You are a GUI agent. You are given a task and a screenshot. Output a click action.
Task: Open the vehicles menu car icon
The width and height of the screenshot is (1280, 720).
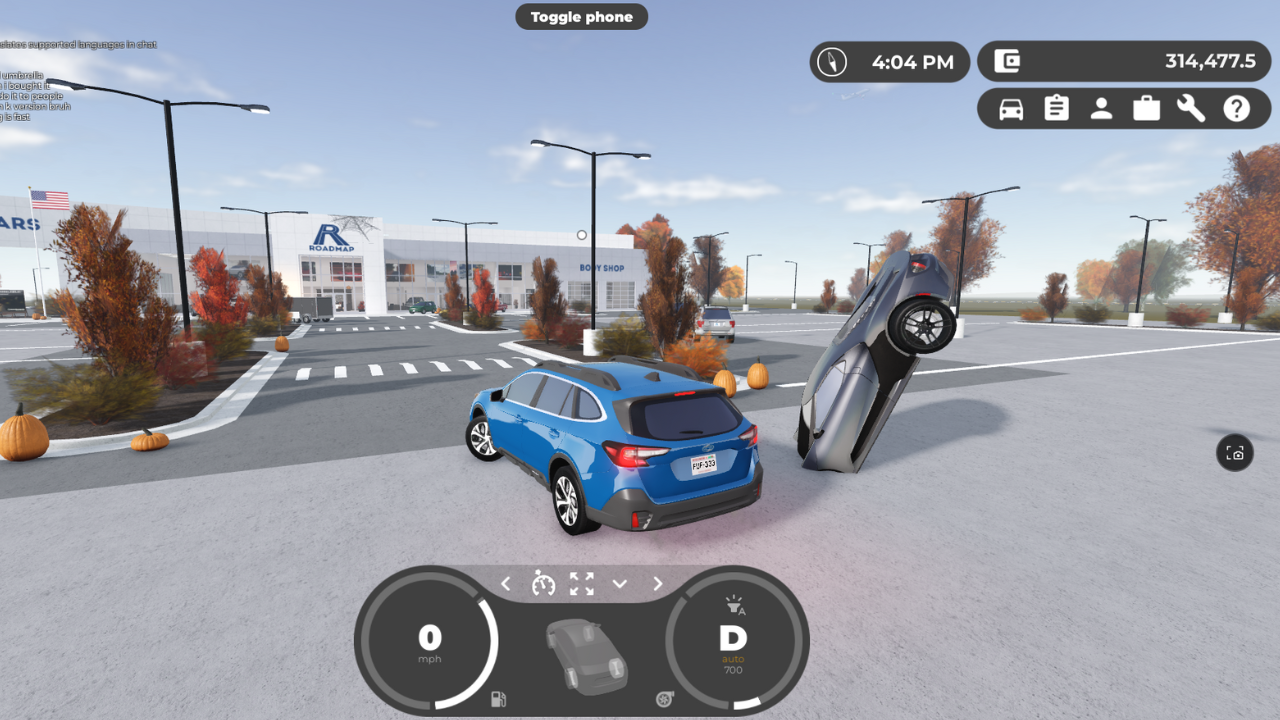pyautogui.click(x=1011, y=109)
